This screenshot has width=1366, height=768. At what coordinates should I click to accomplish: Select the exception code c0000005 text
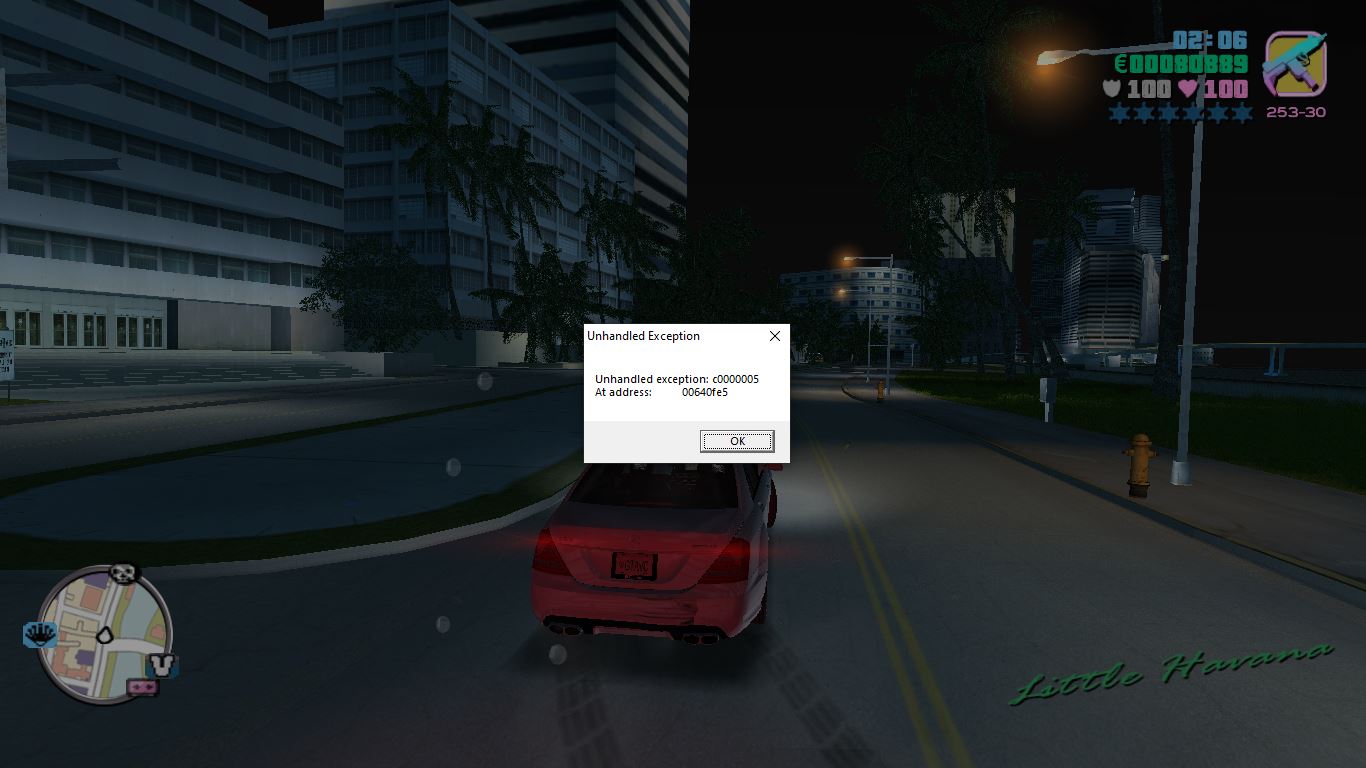coord(677,379)
